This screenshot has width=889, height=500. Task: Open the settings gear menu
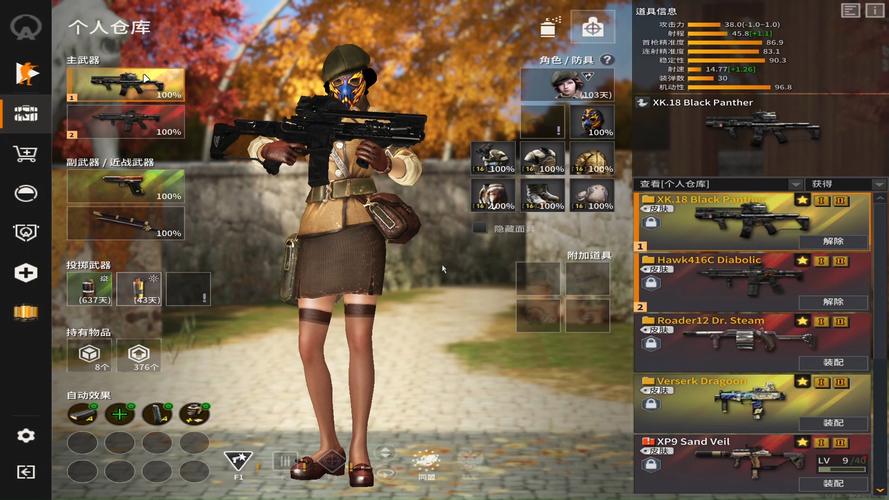coord(25,436)
